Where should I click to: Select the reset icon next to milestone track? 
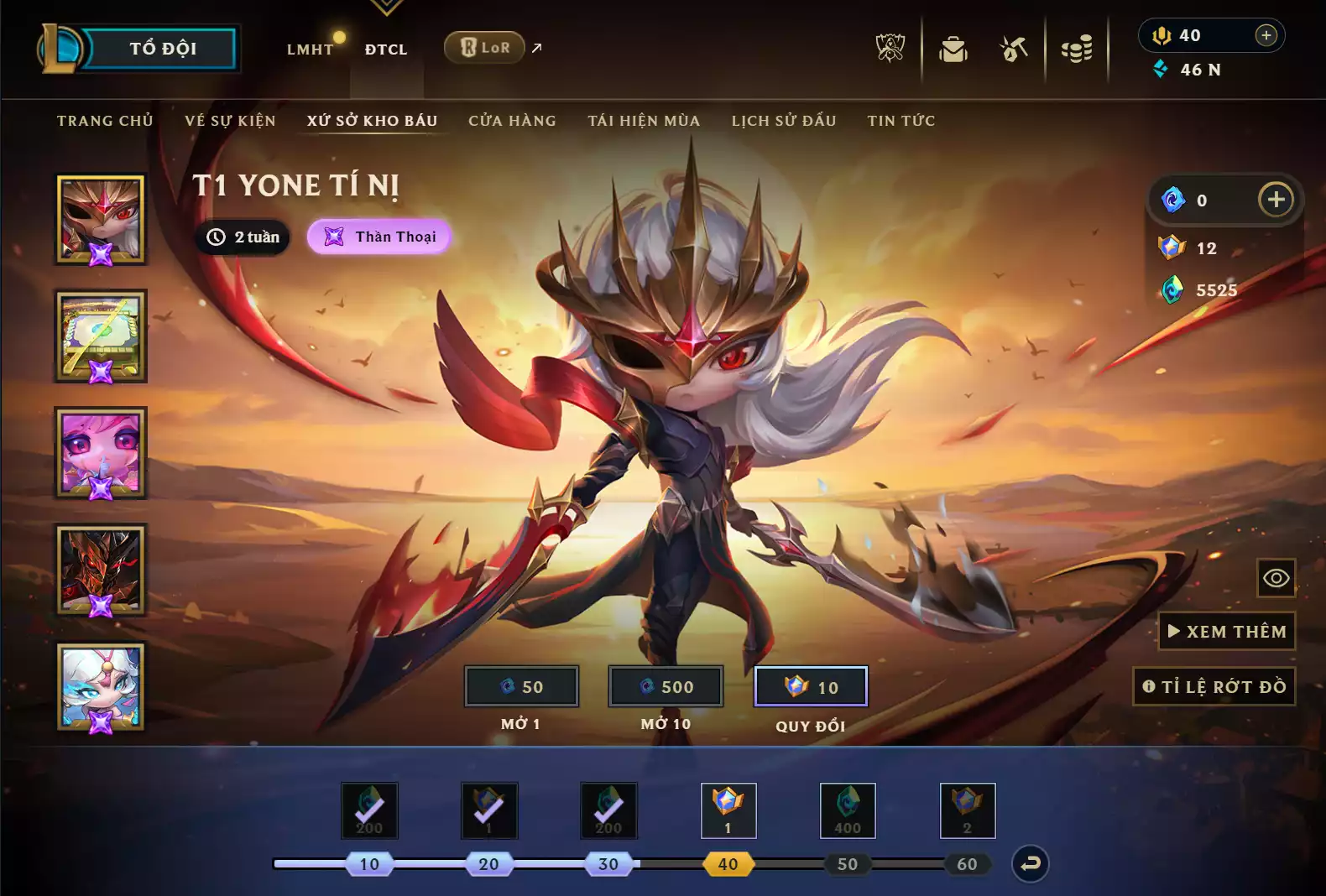point(1031,863)
